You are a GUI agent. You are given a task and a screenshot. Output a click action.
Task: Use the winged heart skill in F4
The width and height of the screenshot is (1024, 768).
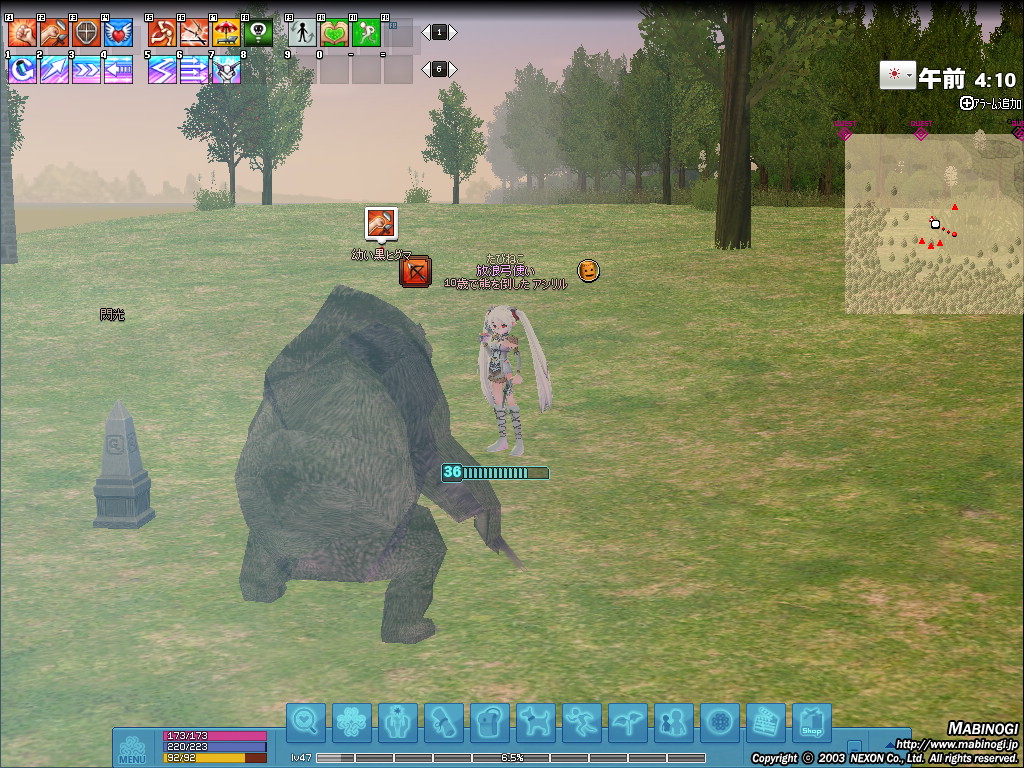[x=118, y=33]
